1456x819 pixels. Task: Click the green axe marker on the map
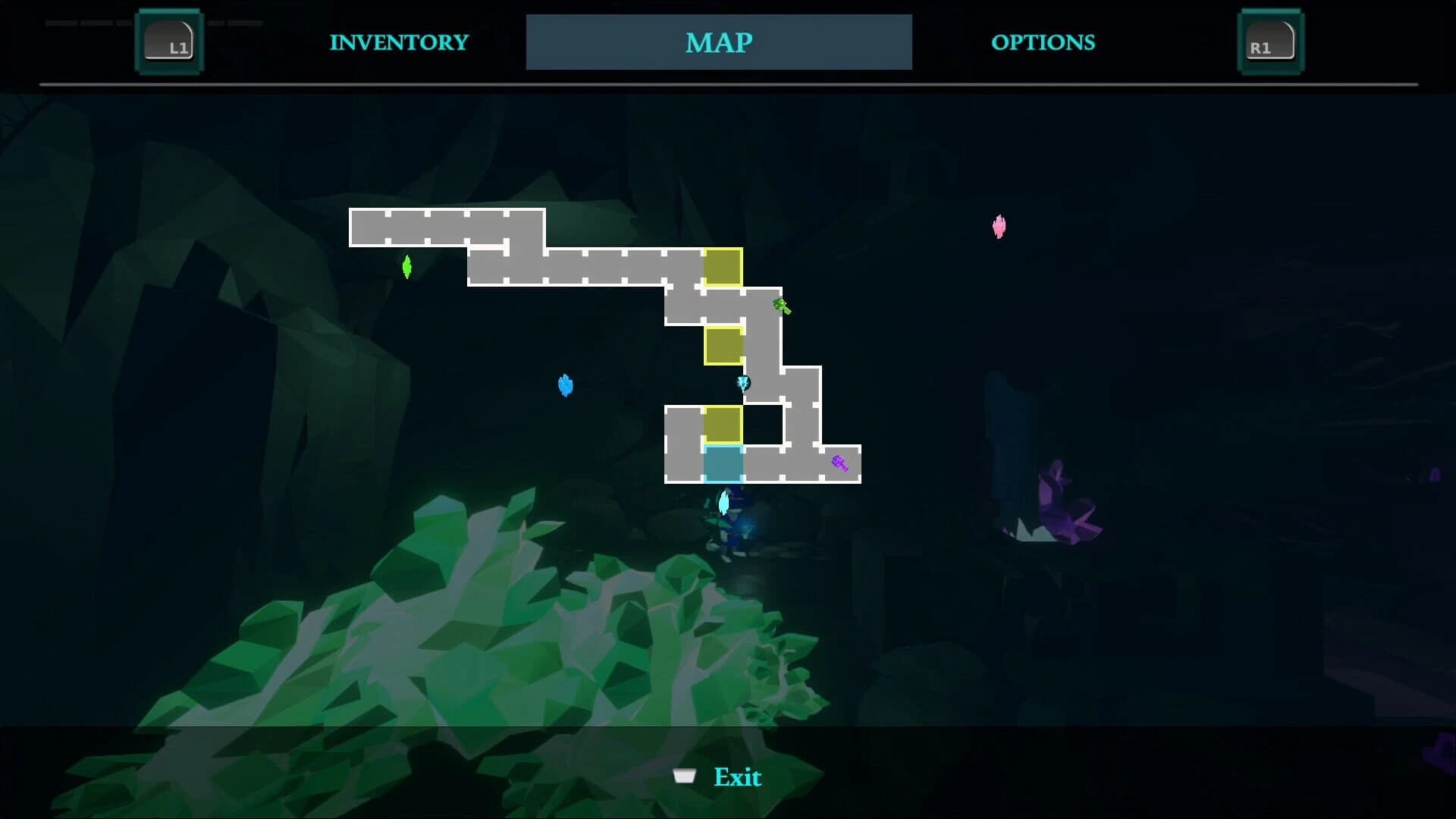(781, 306)
